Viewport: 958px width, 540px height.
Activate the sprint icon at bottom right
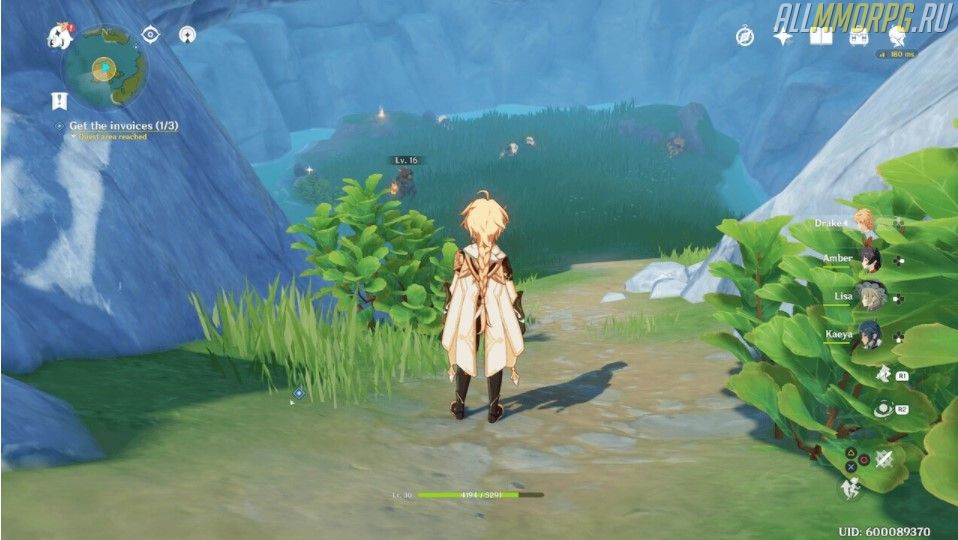coord(849,489)
